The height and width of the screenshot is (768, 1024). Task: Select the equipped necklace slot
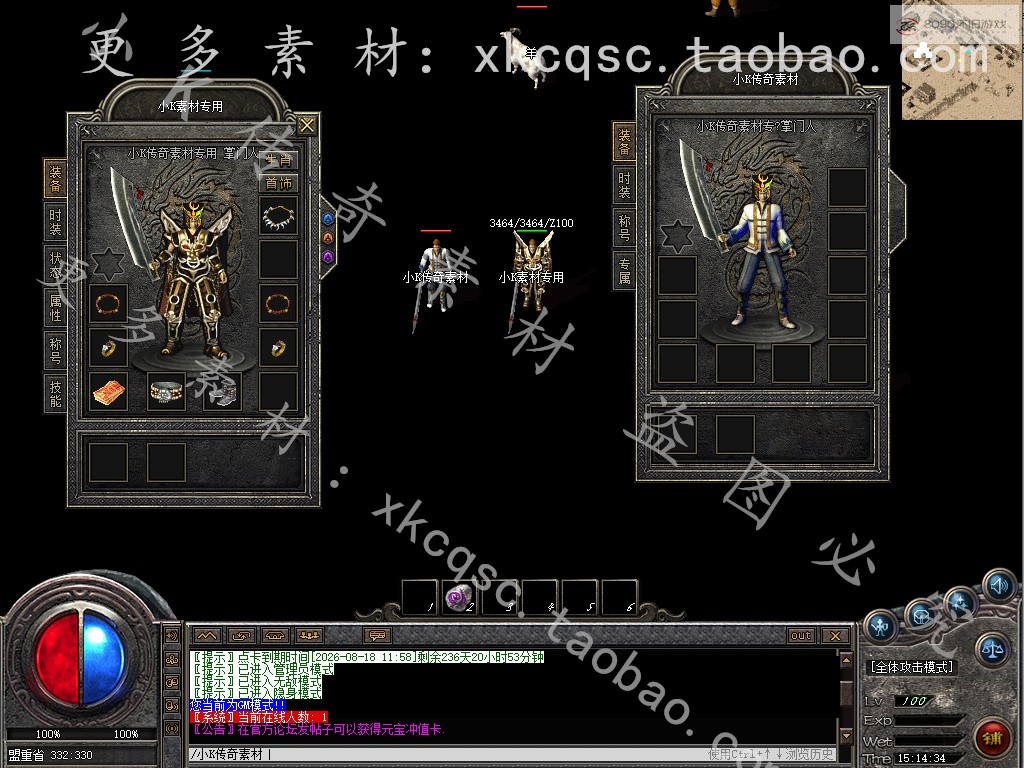tap(279, 214)
